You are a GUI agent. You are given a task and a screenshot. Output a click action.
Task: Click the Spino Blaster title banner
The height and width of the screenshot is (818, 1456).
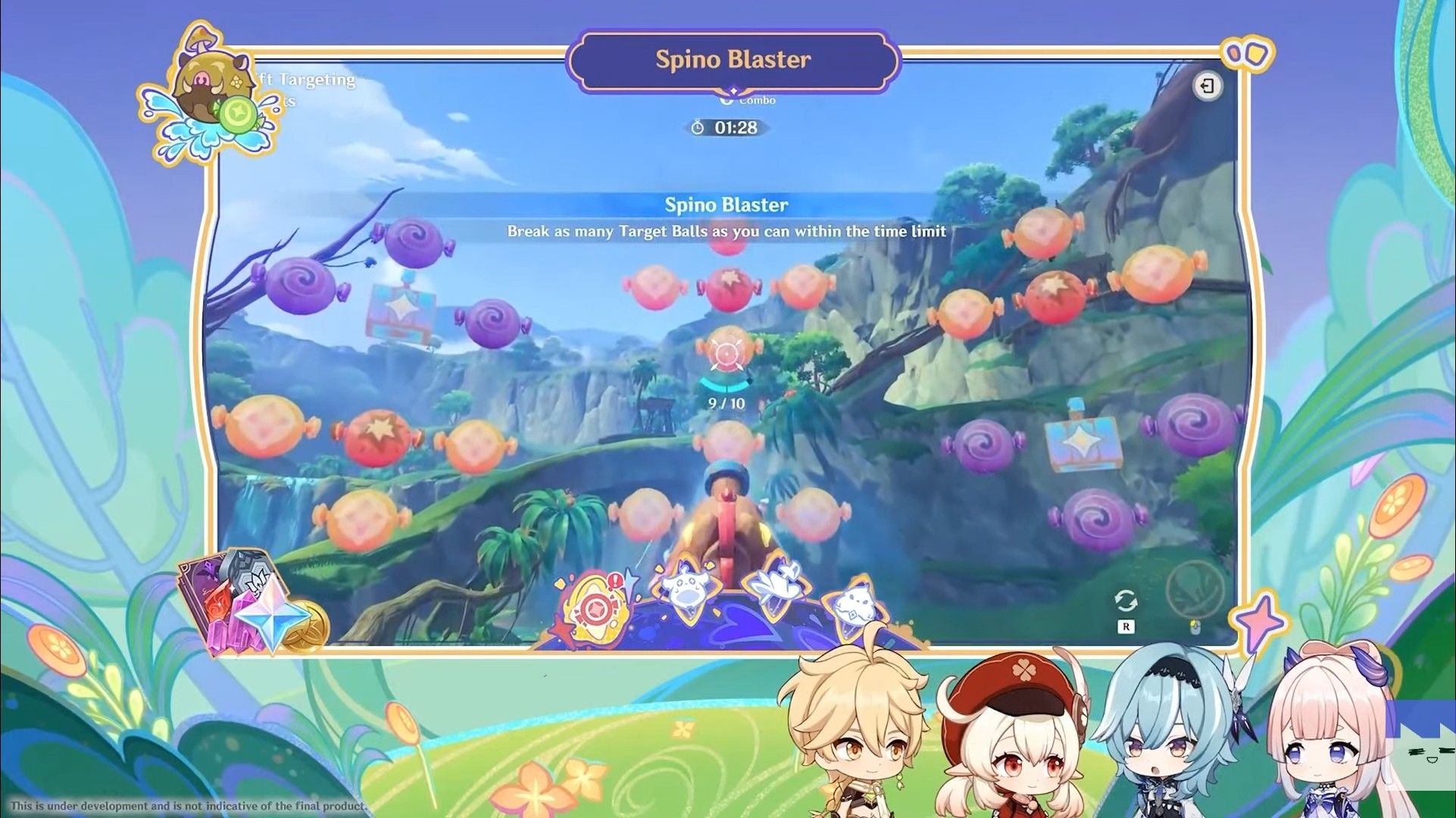tap(731, 60)
